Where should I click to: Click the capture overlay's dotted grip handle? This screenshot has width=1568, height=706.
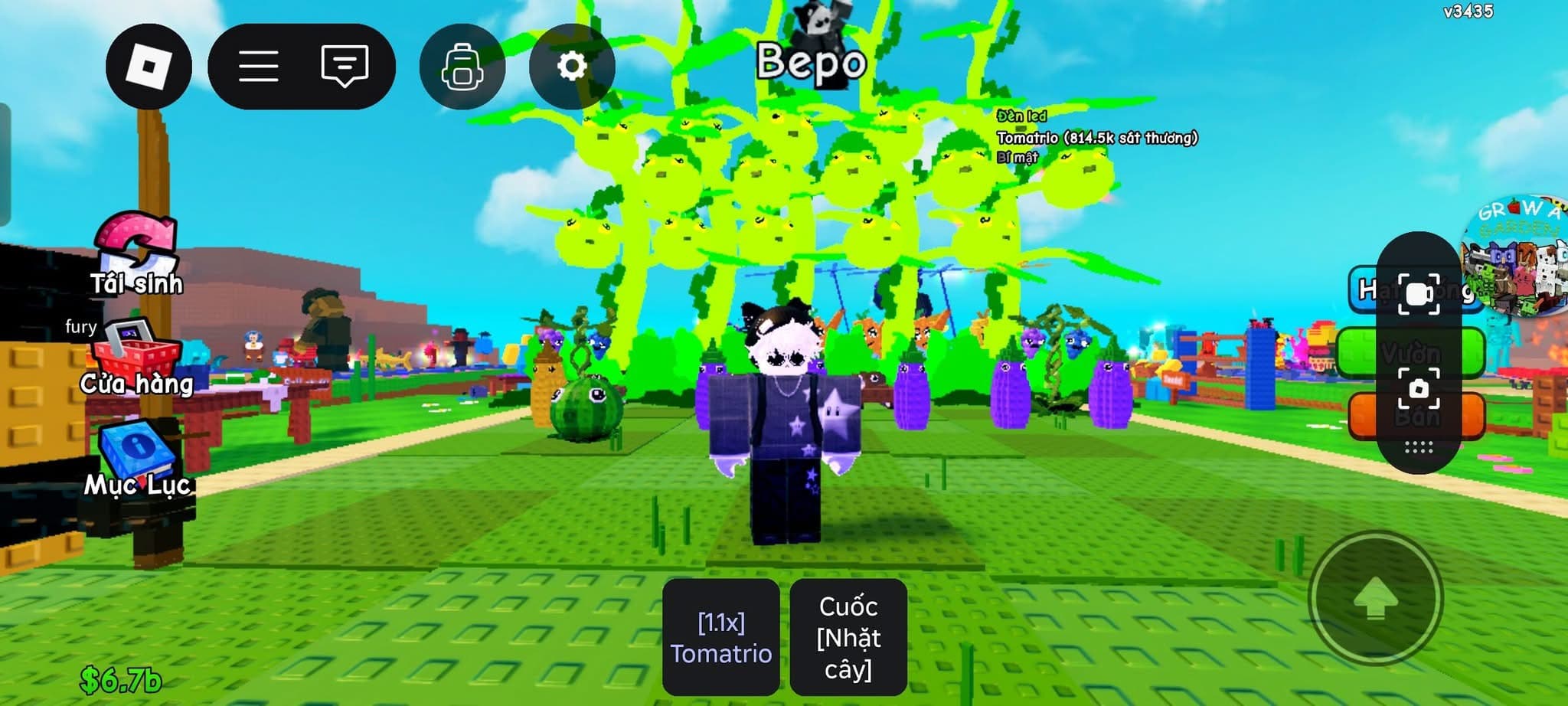click(x=1419, y=448)
